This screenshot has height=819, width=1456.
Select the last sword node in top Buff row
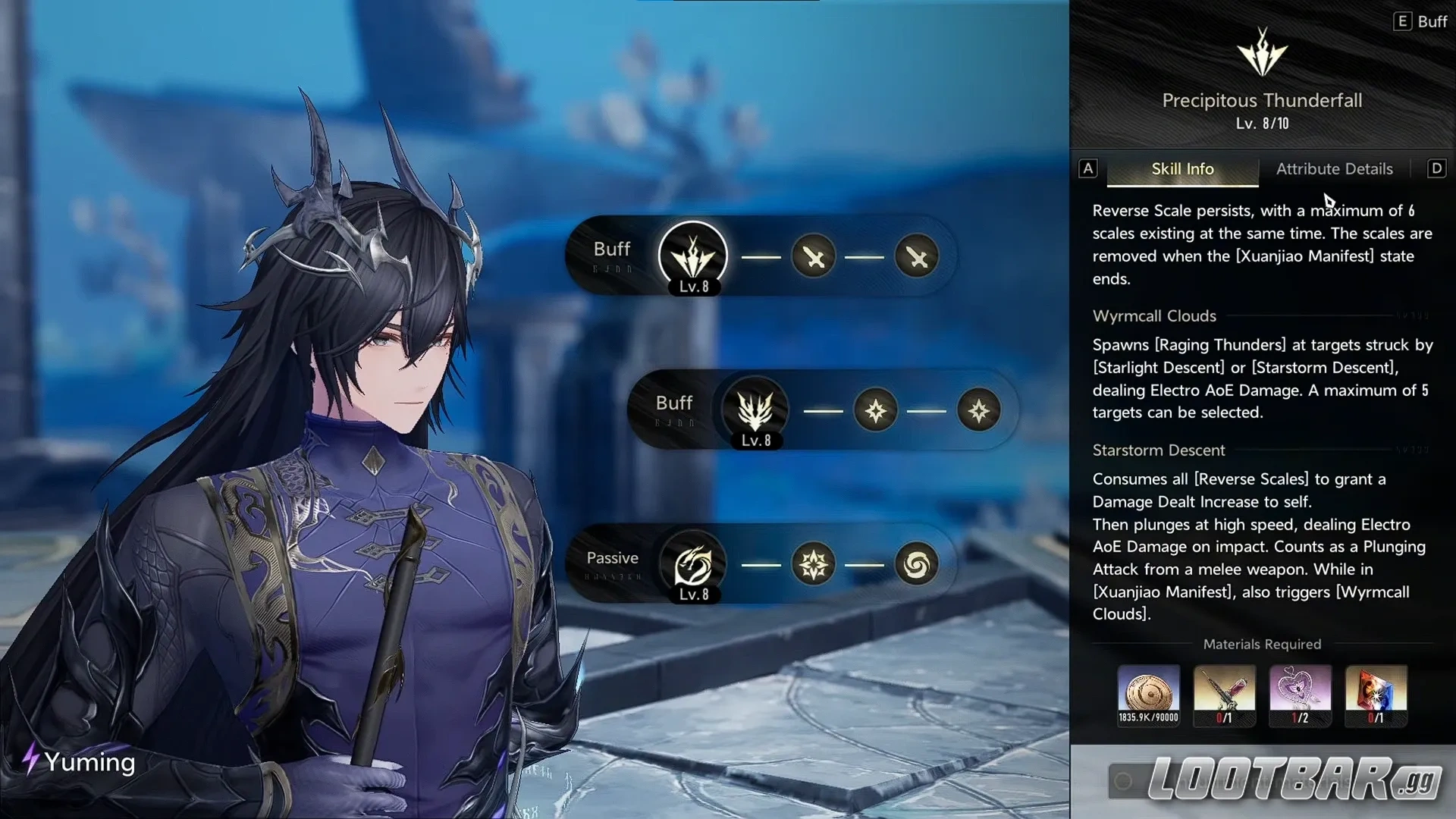[x=917, y=258]
